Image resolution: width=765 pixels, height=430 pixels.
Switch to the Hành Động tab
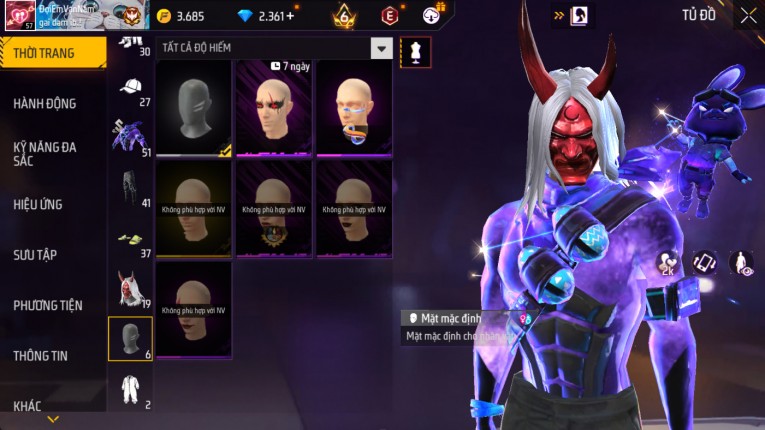click(45, 103)
